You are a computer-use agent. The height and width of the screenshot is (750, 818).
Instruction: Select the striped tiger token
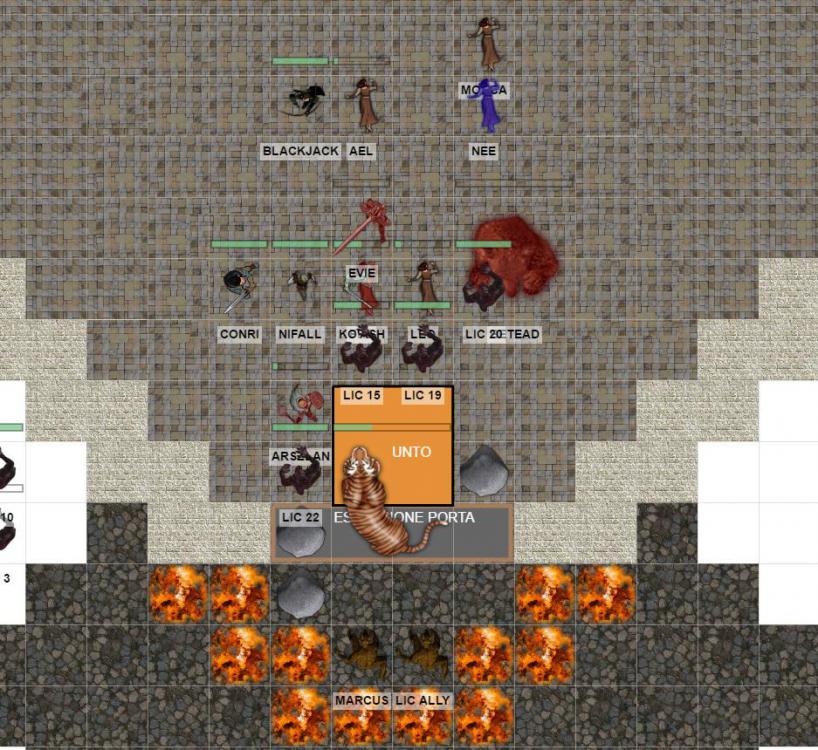click(380, 505)
